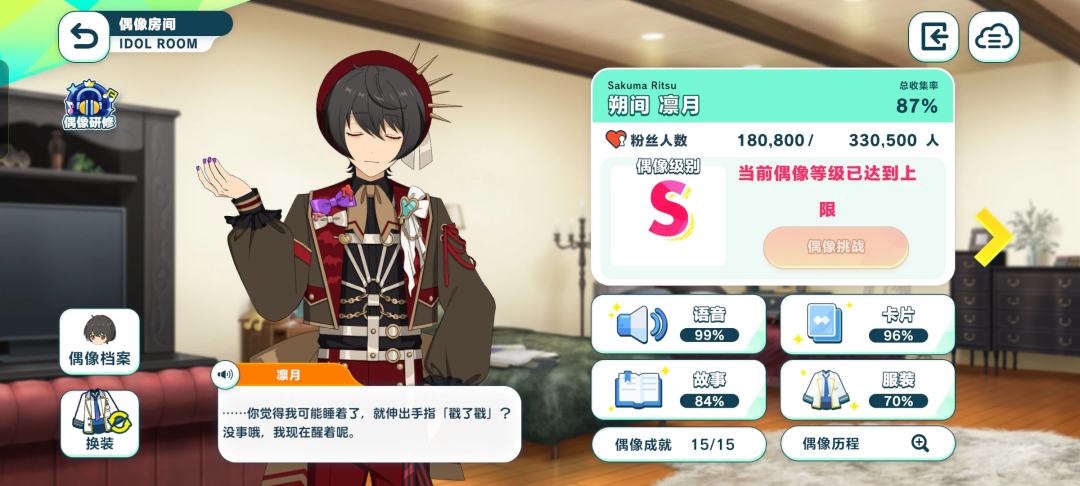Open 偶像历程 idol history

[866, 443]
